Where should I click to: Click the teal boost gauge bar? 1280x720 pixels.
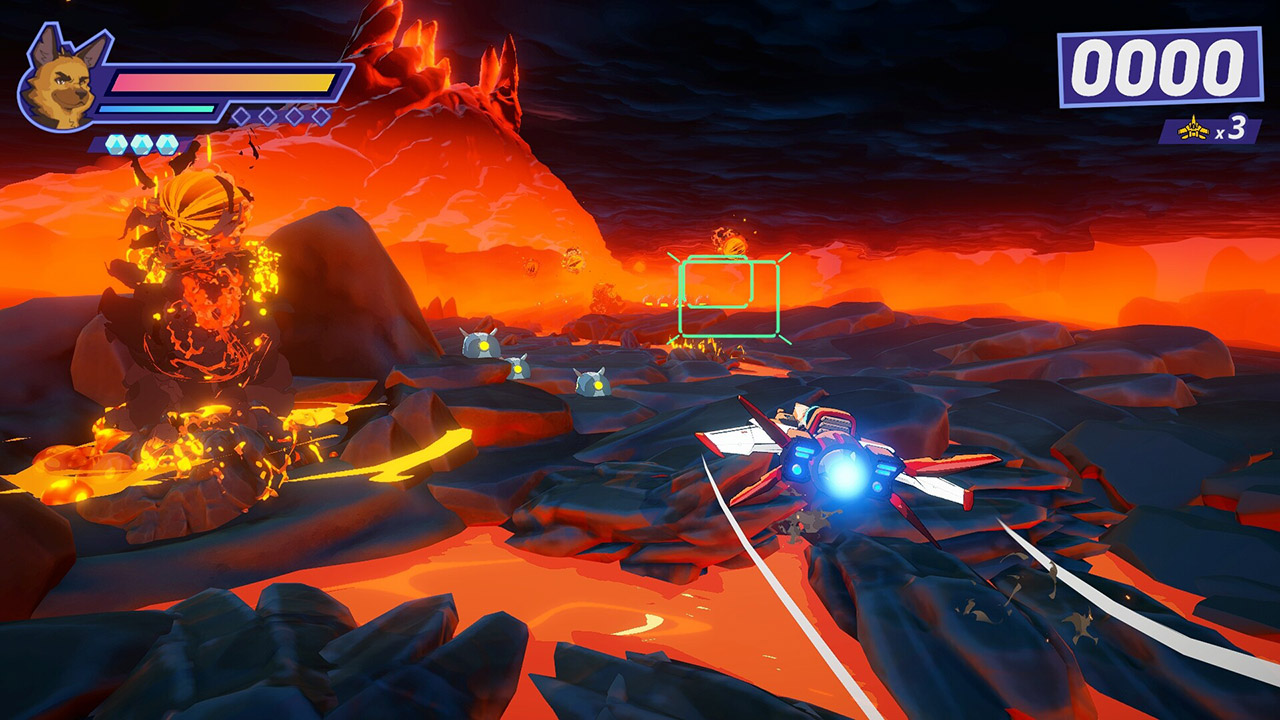click(155, 108)
